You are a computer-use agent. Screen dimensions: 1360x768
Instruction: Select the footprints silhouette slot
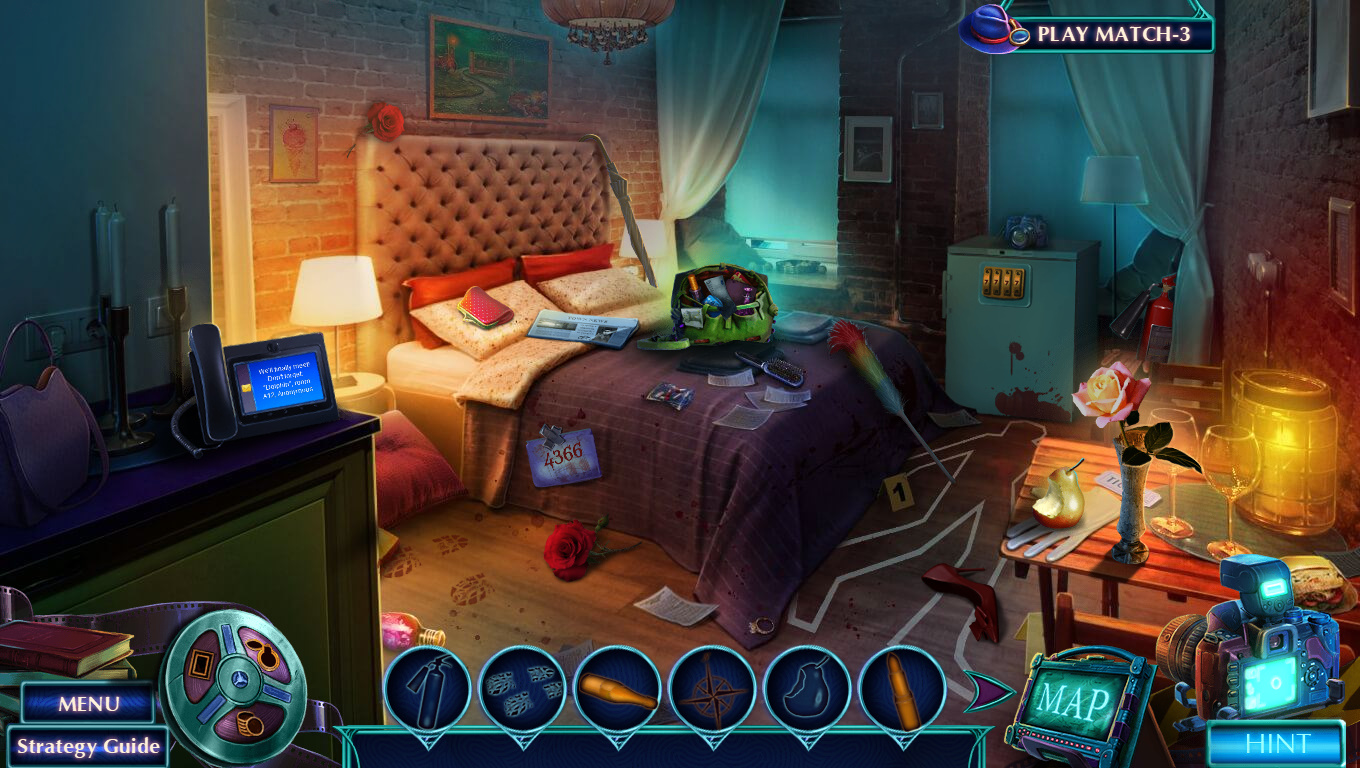pos(522,689)
